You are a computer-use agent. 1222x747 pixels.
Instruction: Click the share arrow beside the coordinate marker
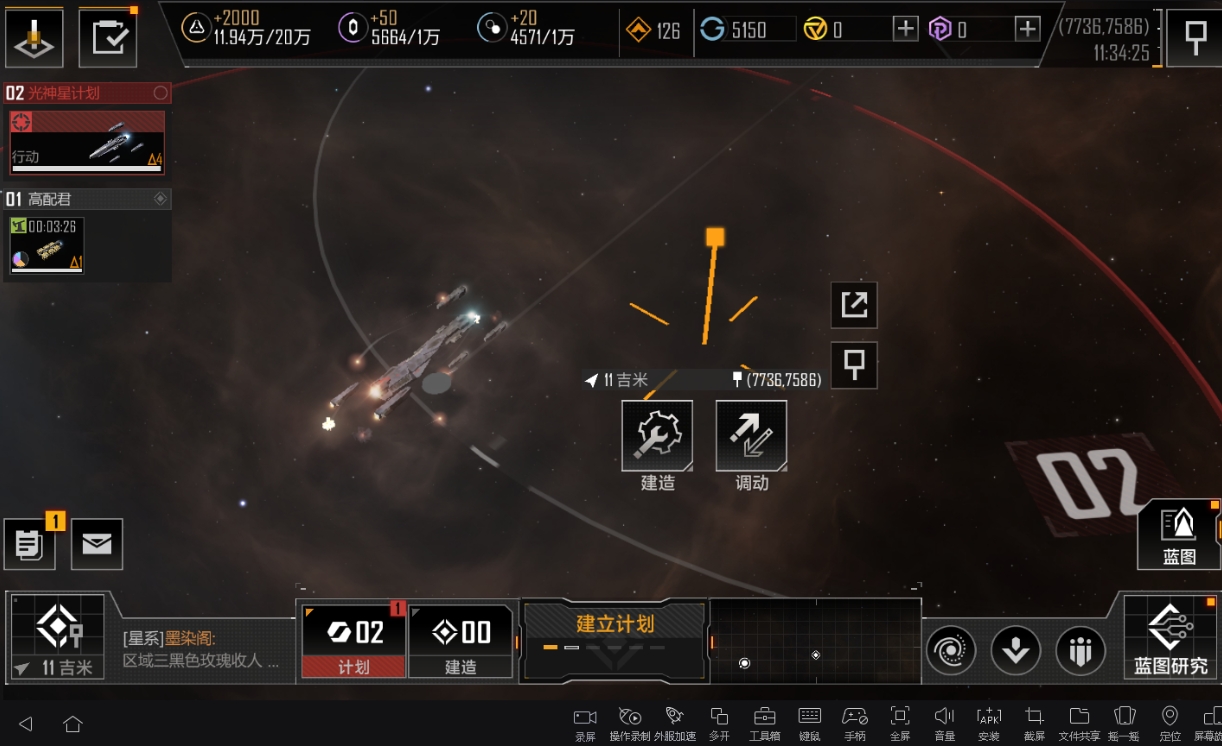point(854,305)
